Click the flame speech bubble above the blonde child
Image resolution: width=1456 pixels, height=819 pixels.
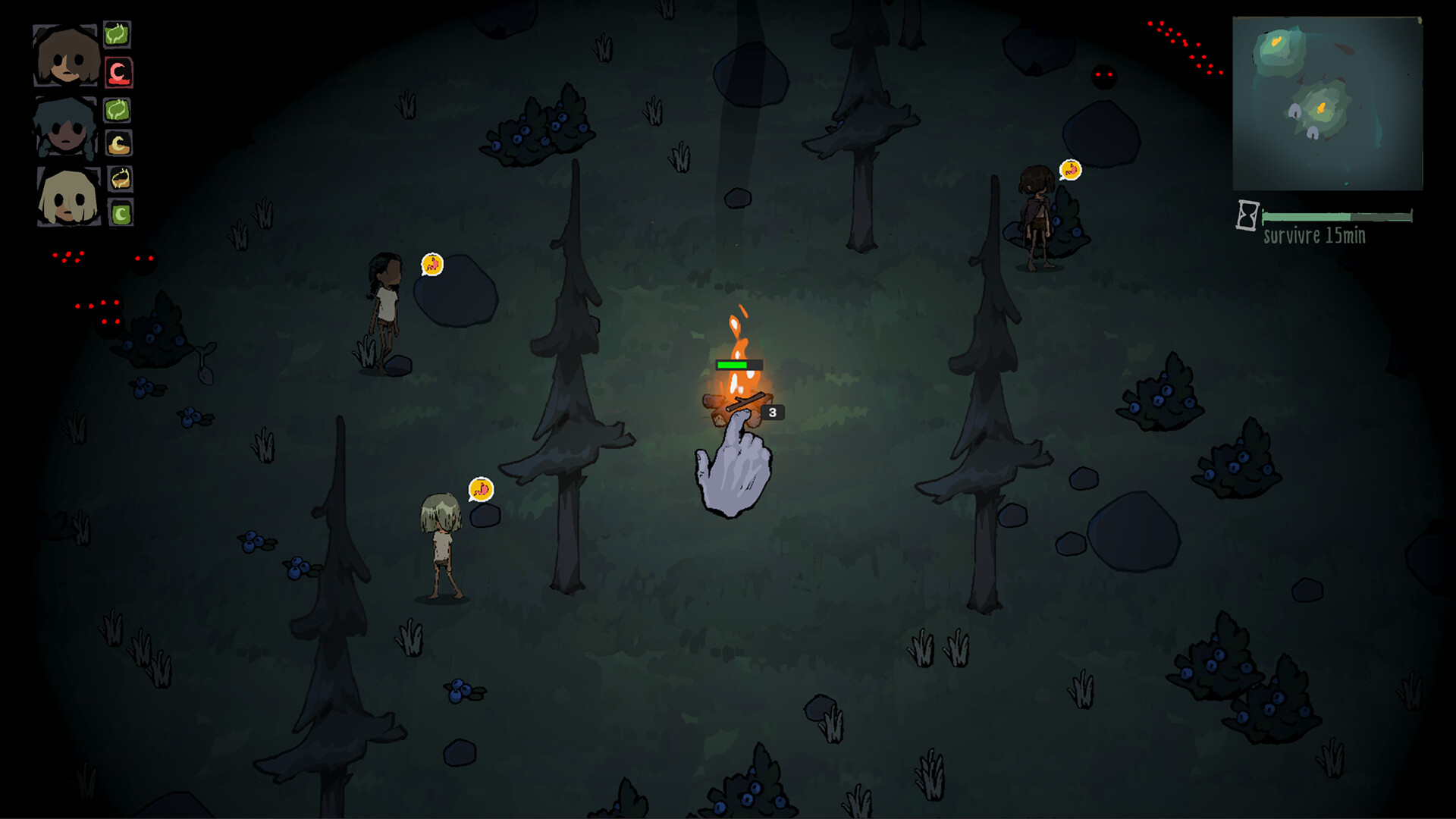coord(481,490)
